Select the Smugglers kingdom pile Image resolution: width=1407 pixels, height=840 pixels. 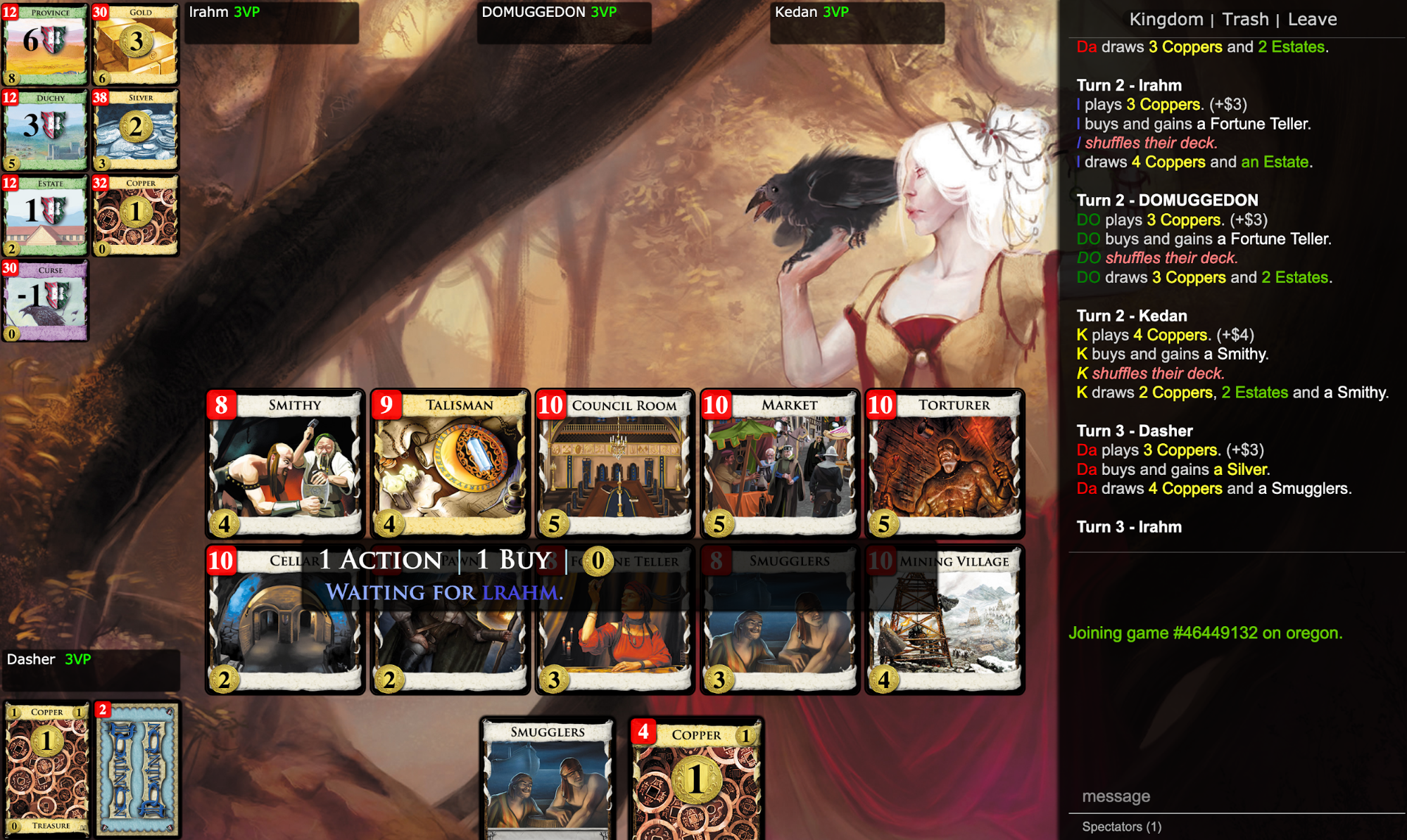click(x=778, y=619)
